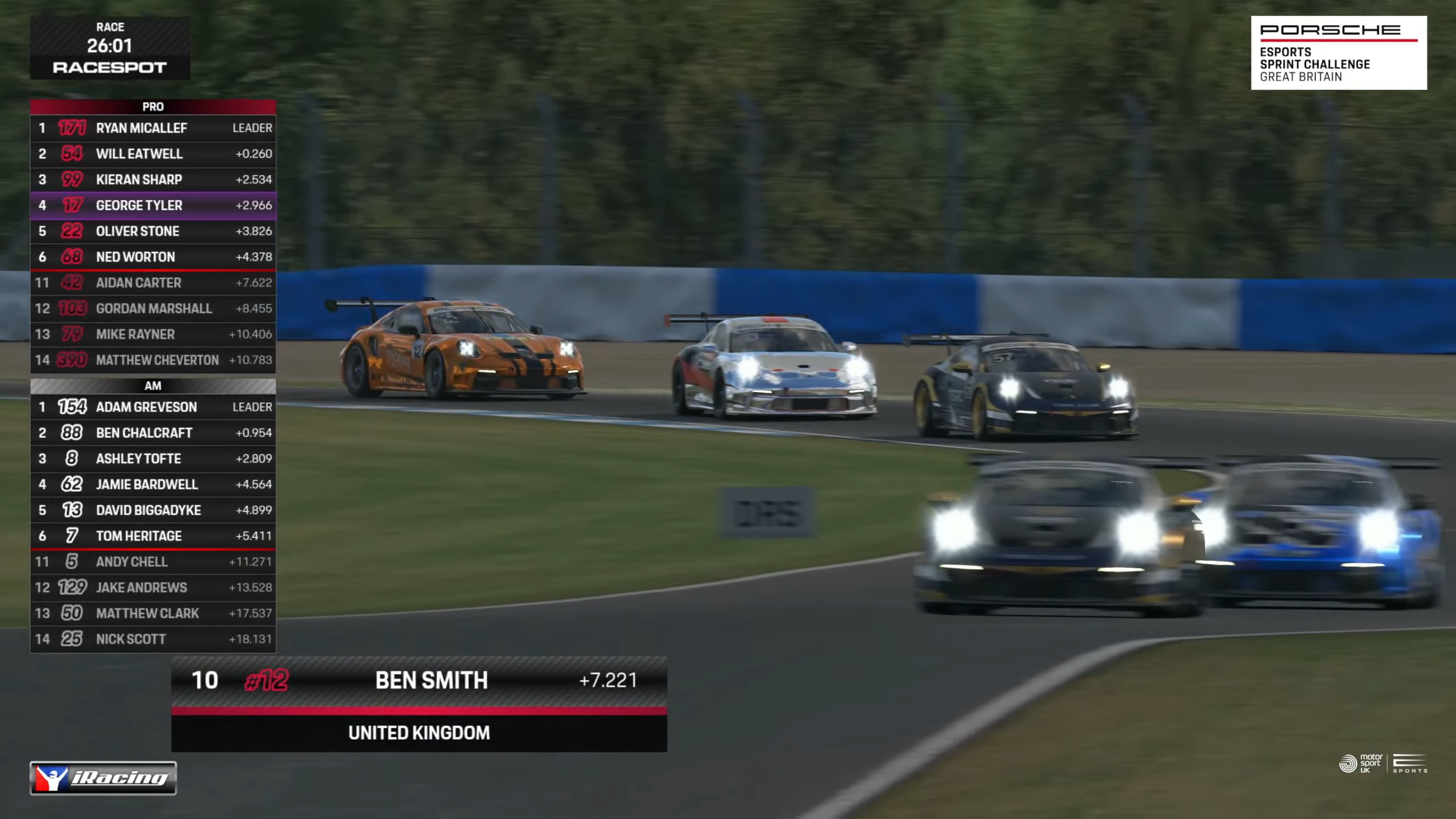Select Ryan Micallef in the Pro standings
This screenshot has width=1456, height=819.
152,128
